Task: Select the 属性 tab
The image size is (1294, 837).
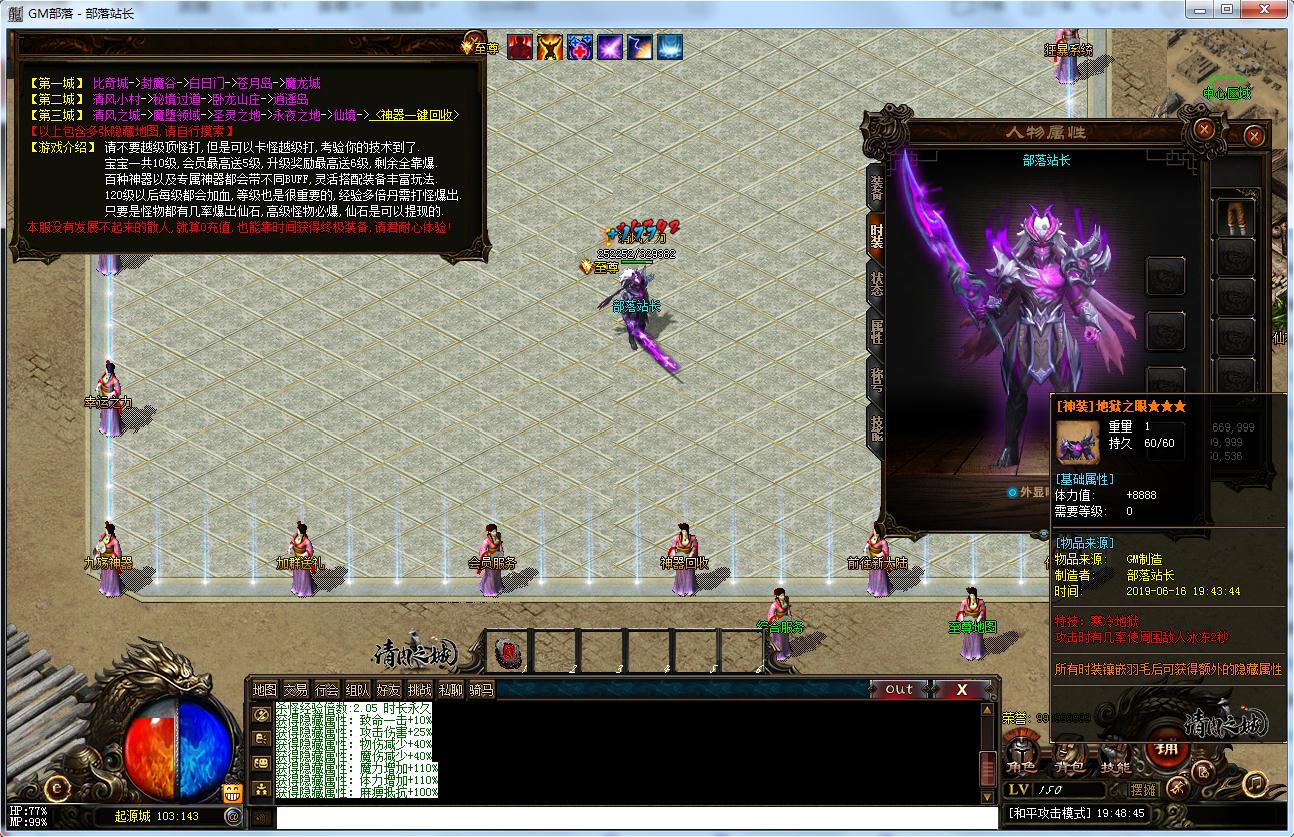Action: [876, 331]
